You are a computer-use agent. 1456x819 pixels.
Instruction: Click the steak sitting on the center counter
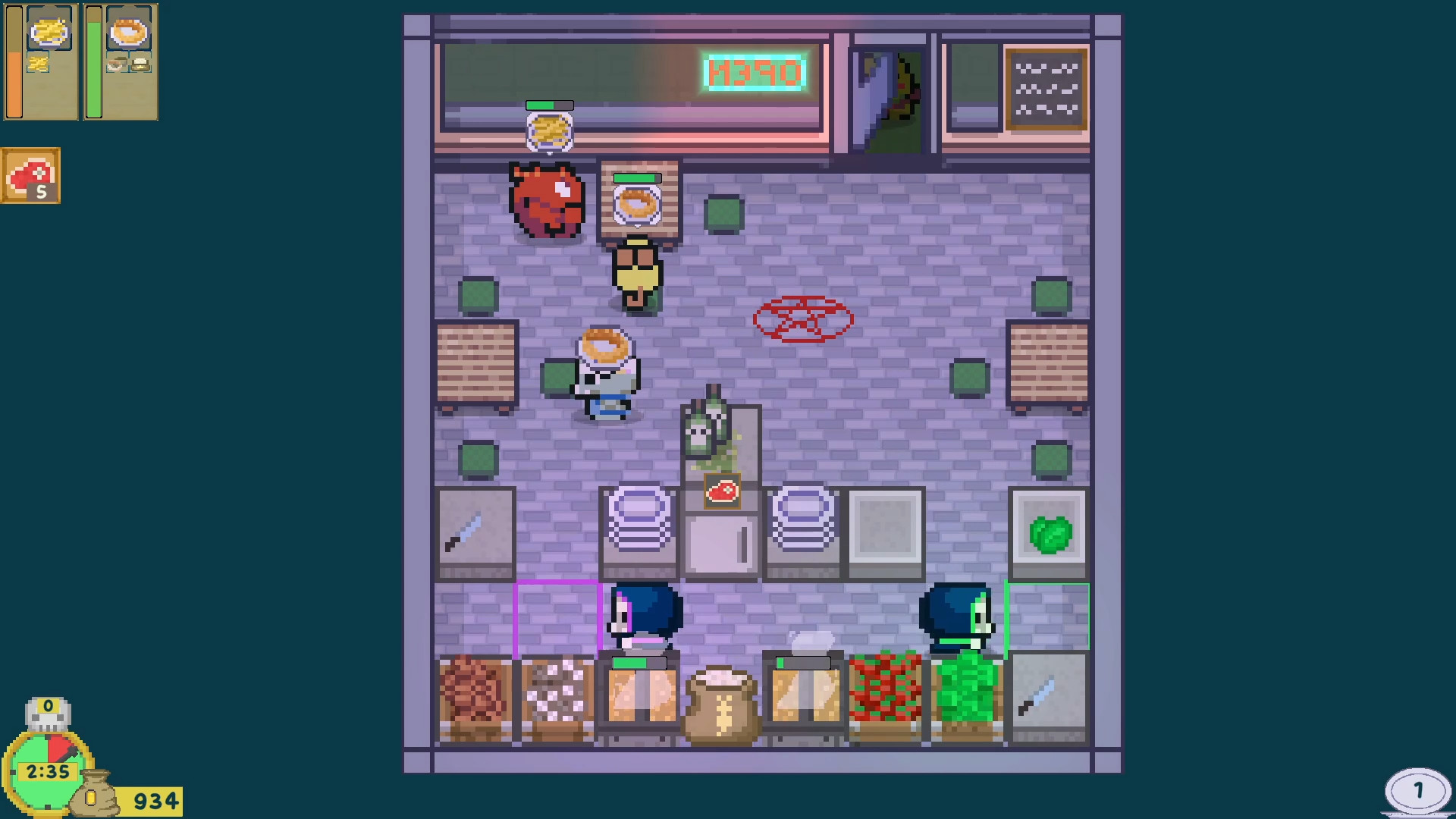(720, 488)
